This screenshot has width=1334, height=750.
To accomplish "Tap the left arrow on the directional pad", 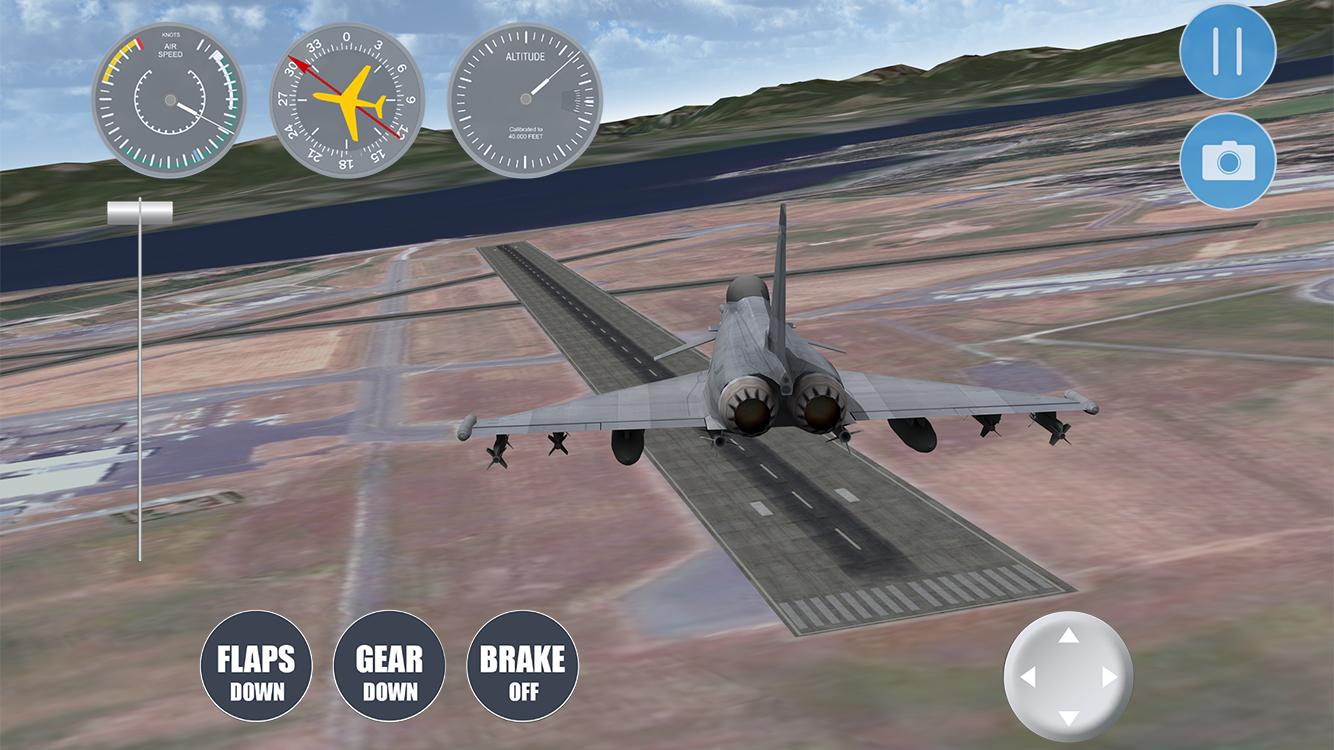I will coord(1027,677).
